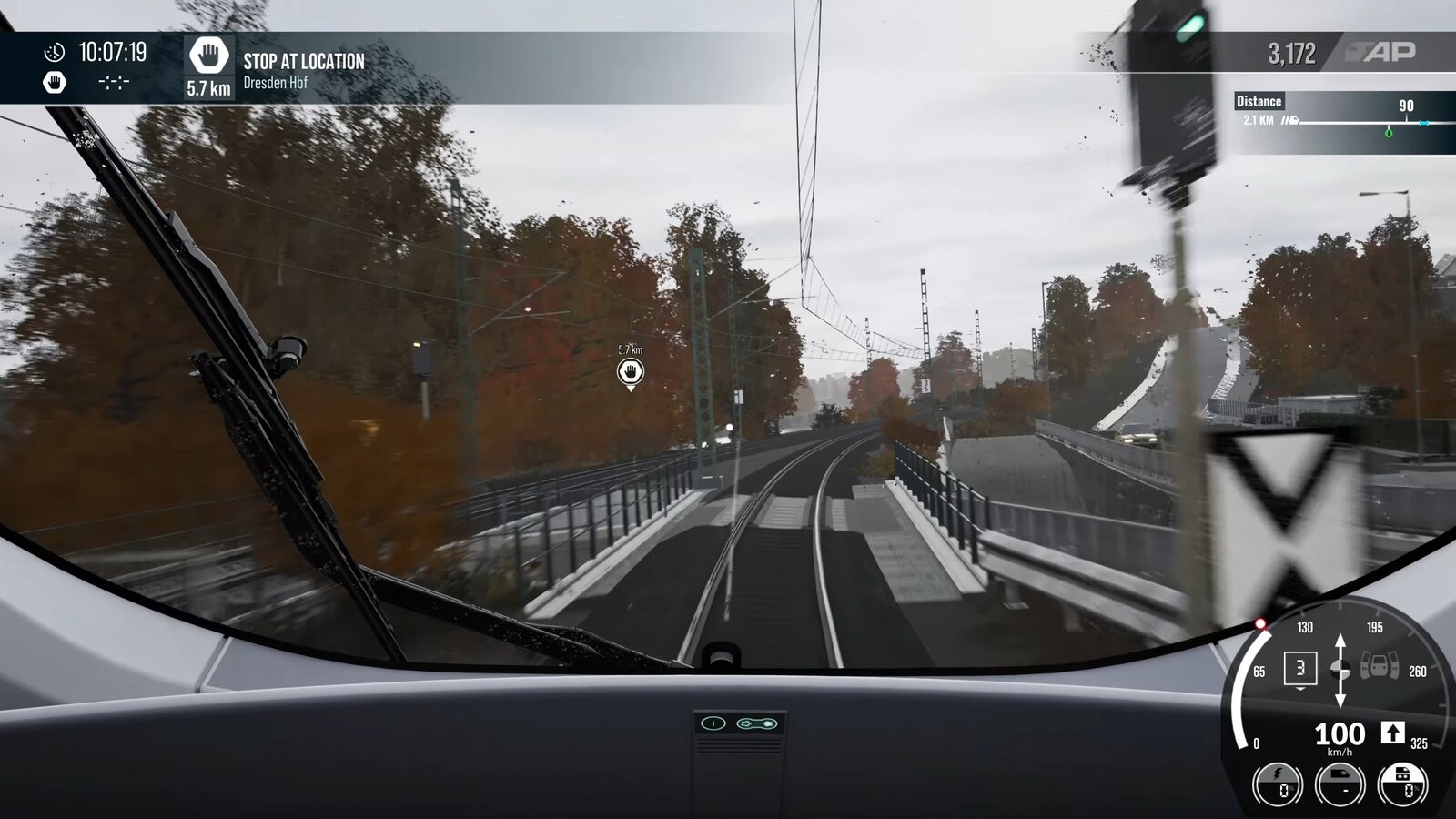1456x819 pixels.
Task: Click the train doors status icon
Action: [x=1380, y=668]
